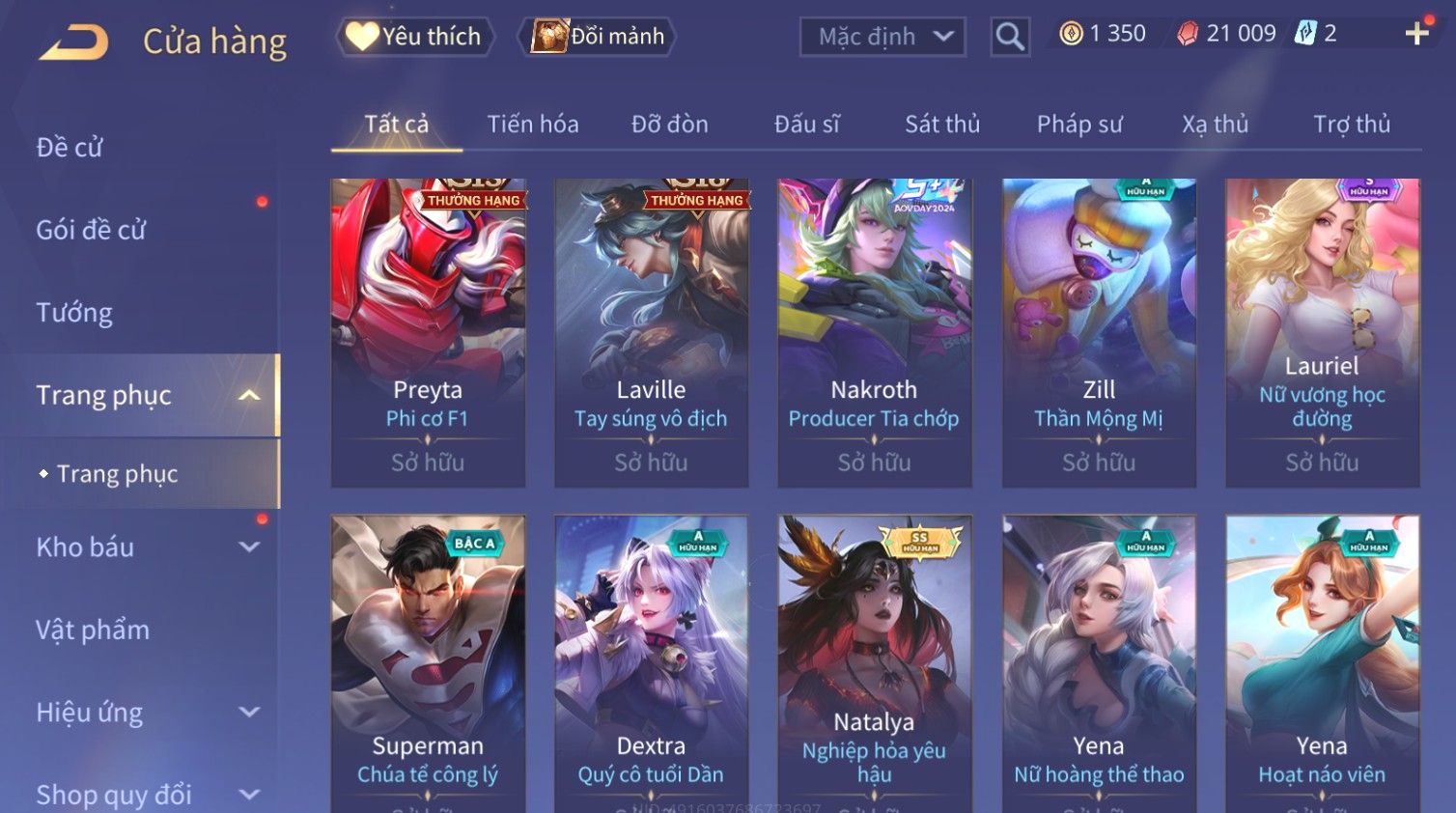Open the Đề cử menu entry

click(70, 148)
